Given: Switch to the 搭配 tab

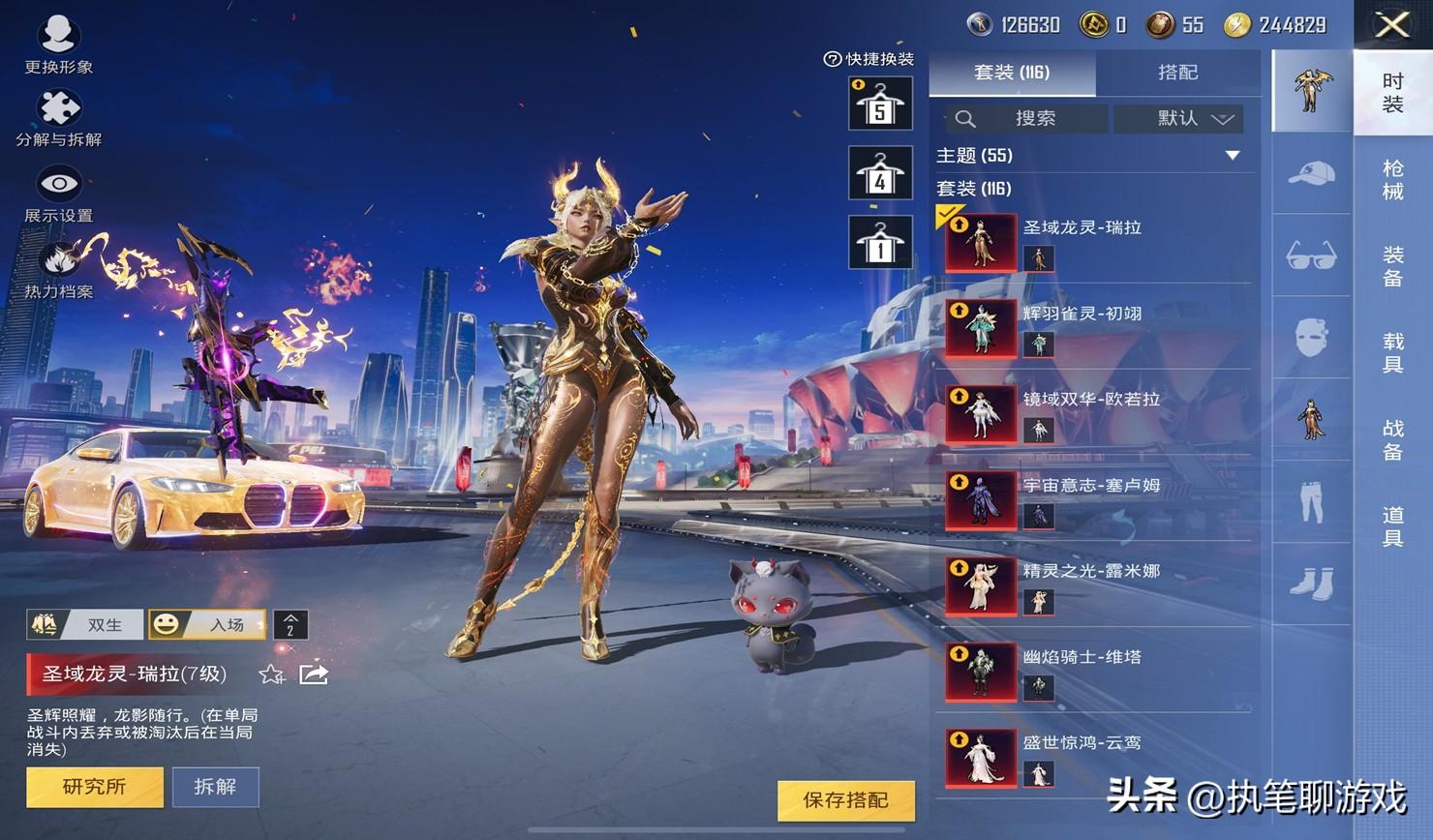Looking at the screenshot, I should (1177, 73).
